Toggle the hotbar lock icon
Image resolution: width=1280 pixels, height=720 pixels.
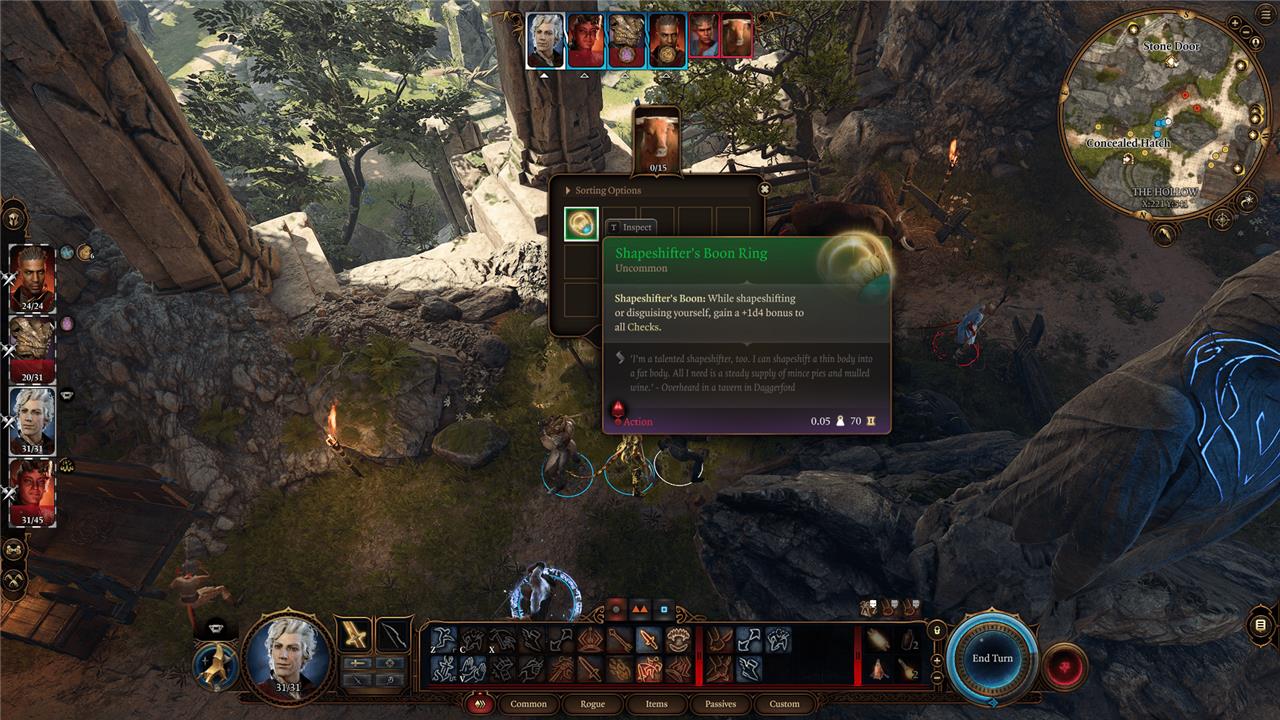pyautogui.click(x=937, y=631)
